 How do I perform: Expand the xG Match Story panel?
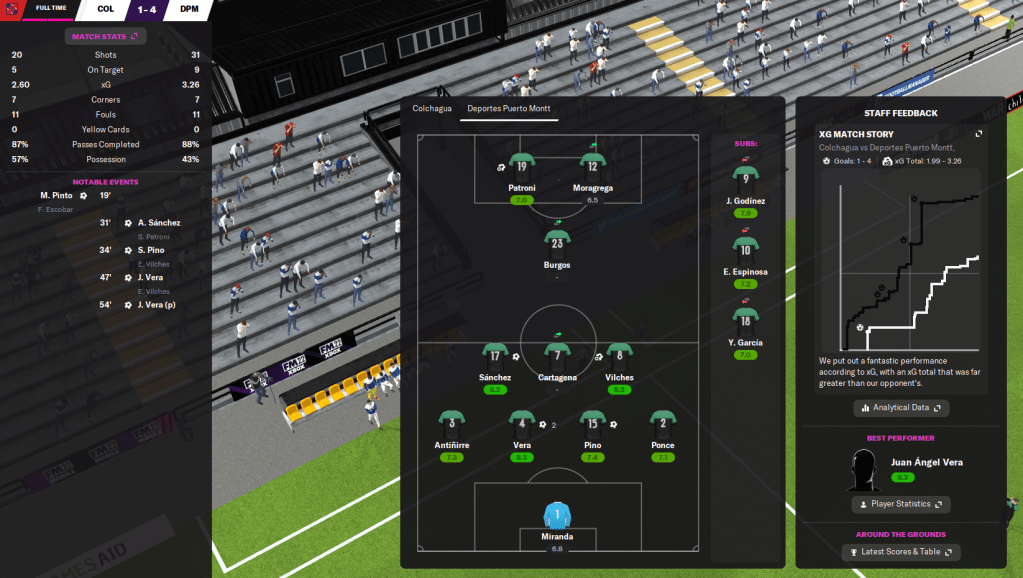[x=979, y=134]
